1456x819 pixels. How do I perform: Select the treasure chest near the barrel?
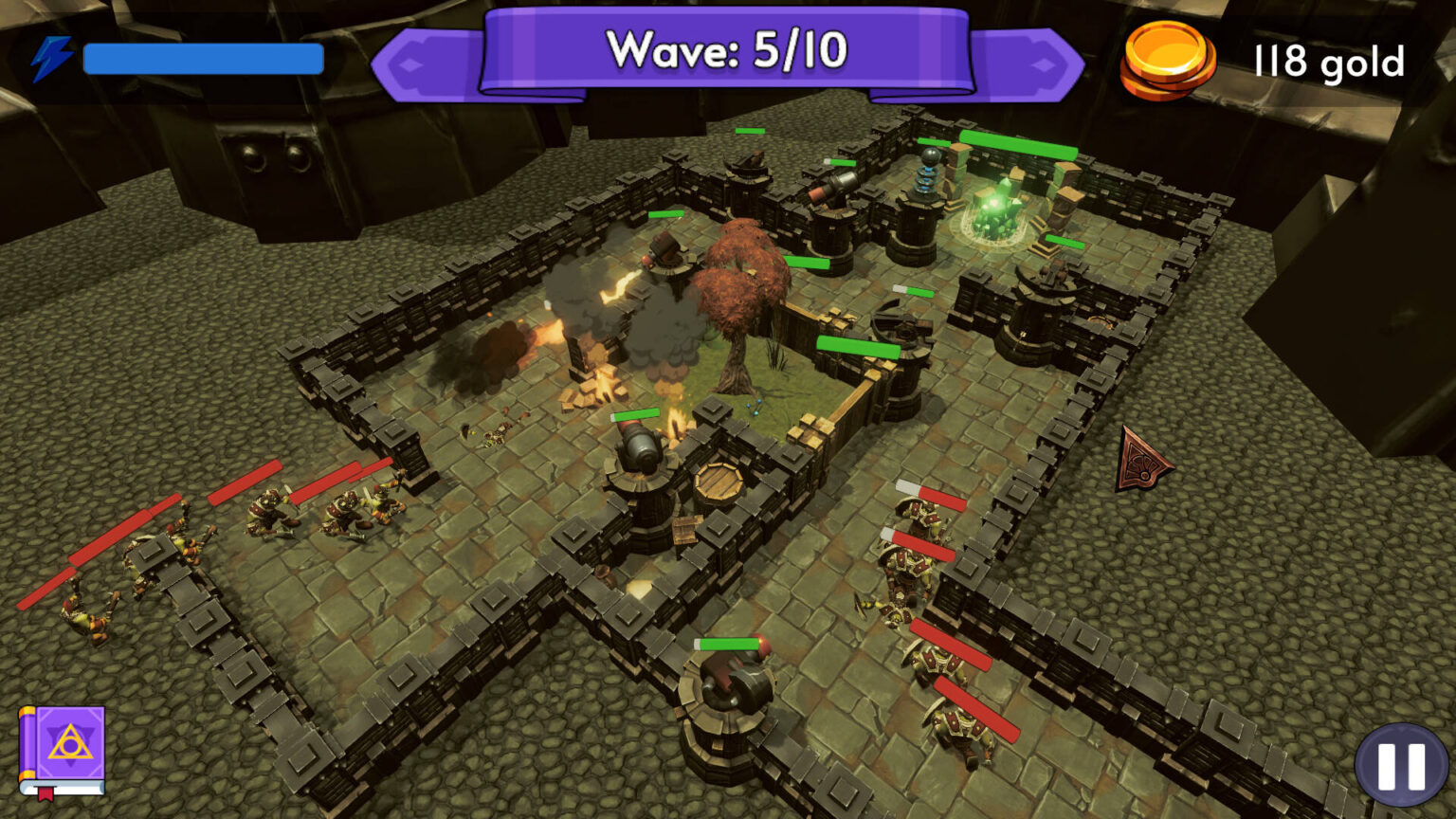tap(685, 527)
